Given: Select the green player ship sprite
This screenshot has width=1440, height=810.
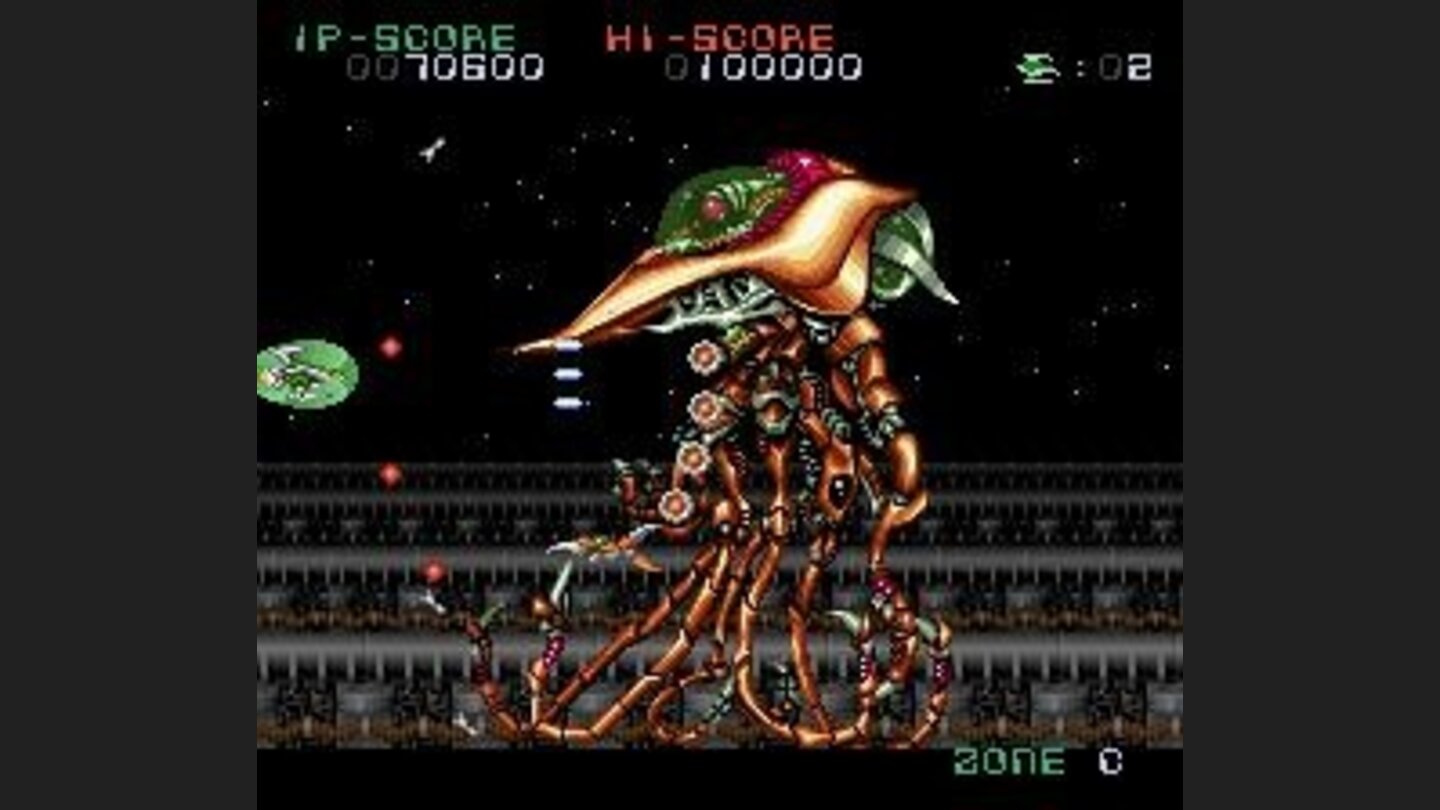Looking at the screenshot, I should [x=305, y=375].
